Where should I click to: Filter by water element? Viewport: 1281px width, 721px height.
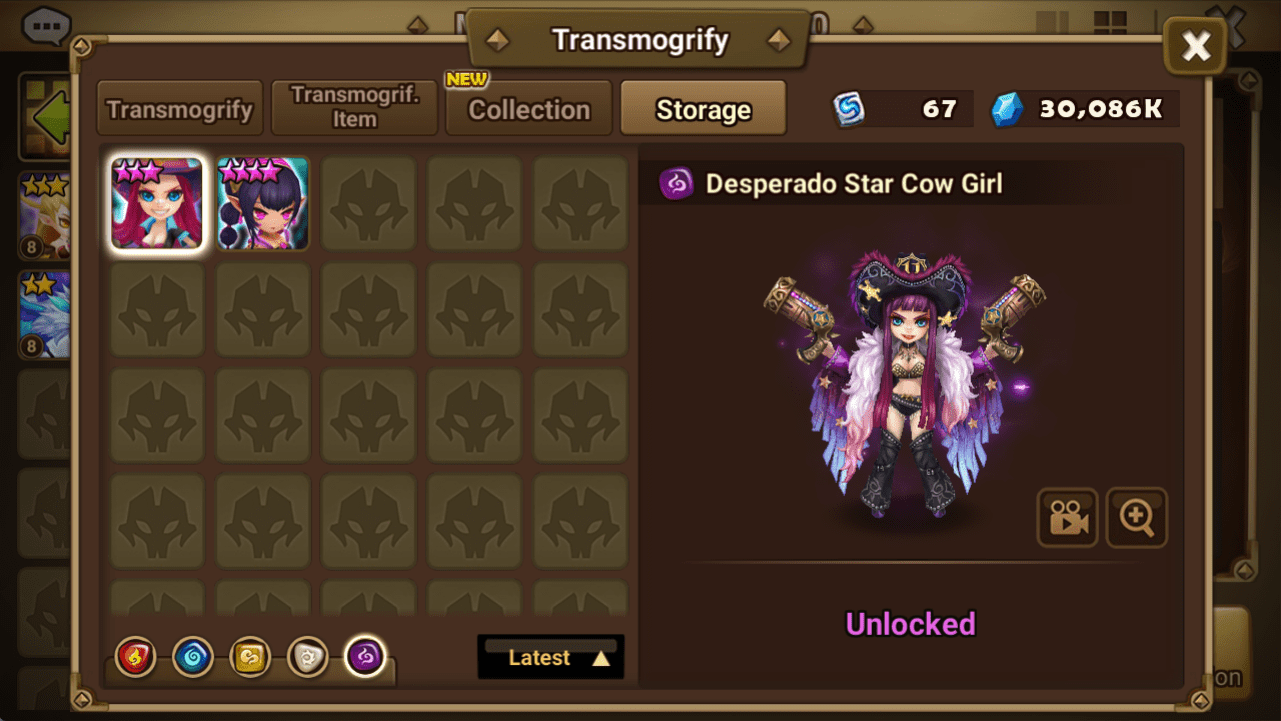[x=193, y=657]
